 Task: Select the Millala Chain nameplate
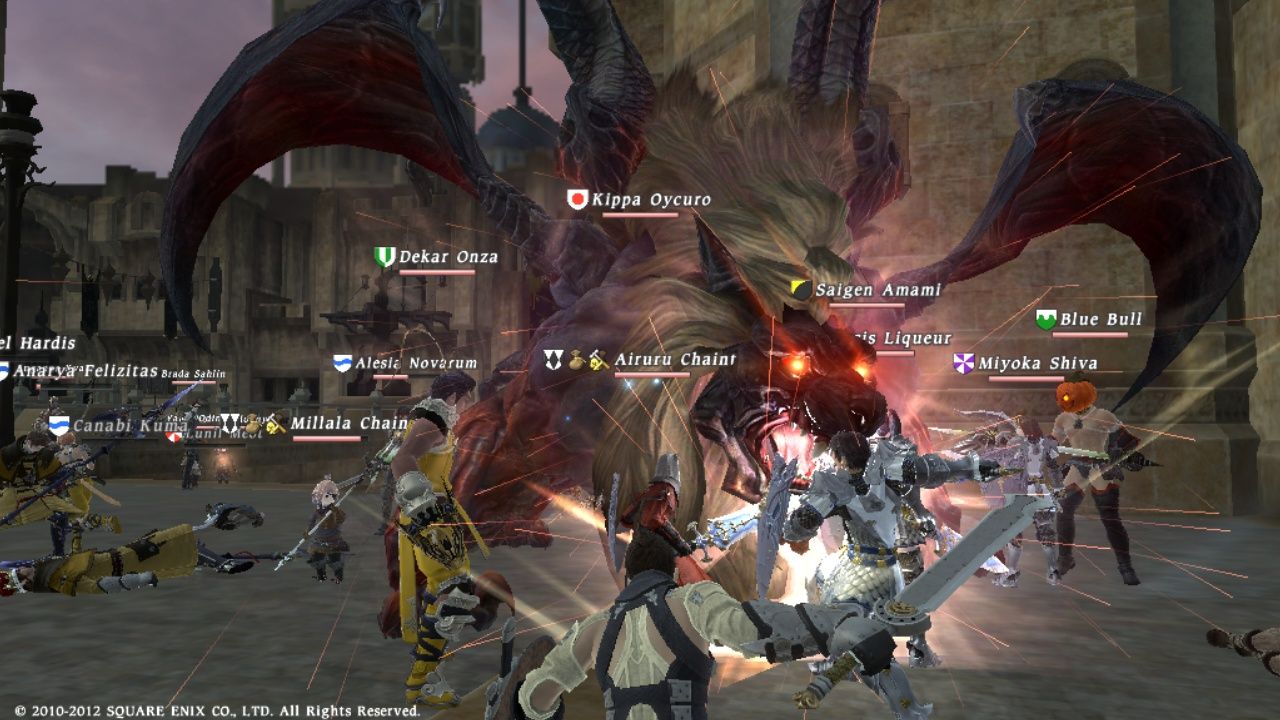[x=348, y=424]
